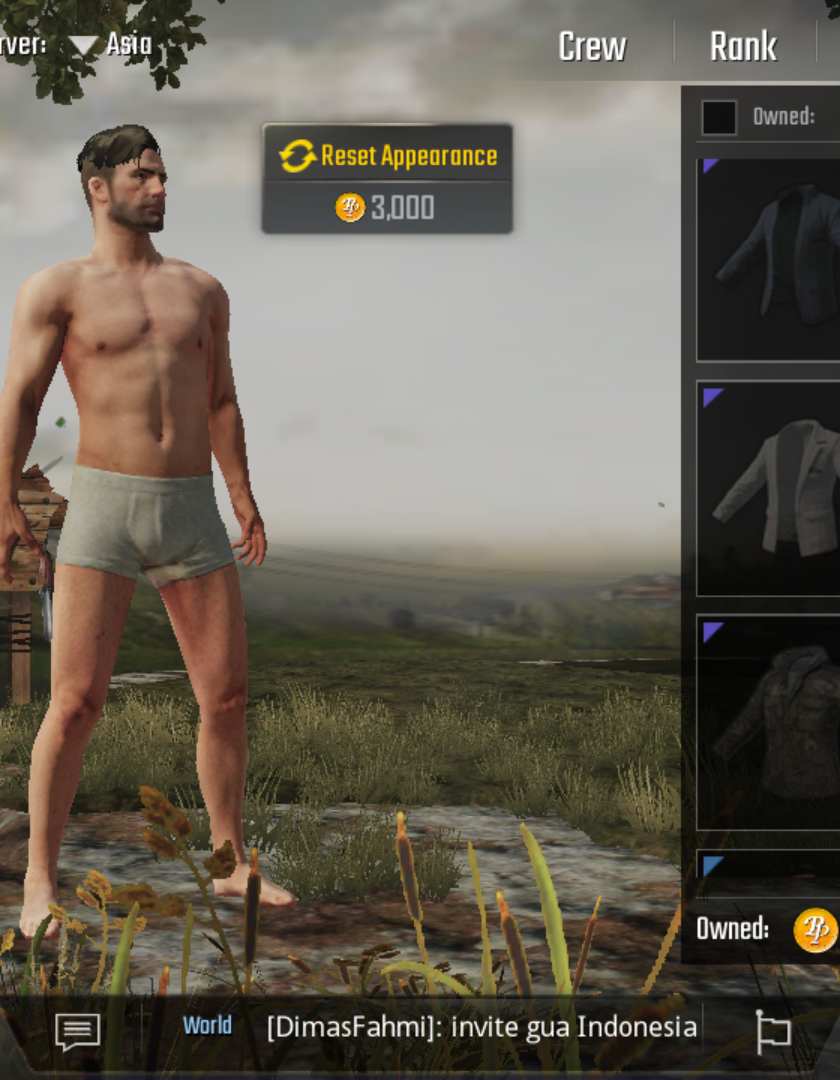
Task: Open the DimasFahmi chat message bar
Action: click(x=481, y=1027)
